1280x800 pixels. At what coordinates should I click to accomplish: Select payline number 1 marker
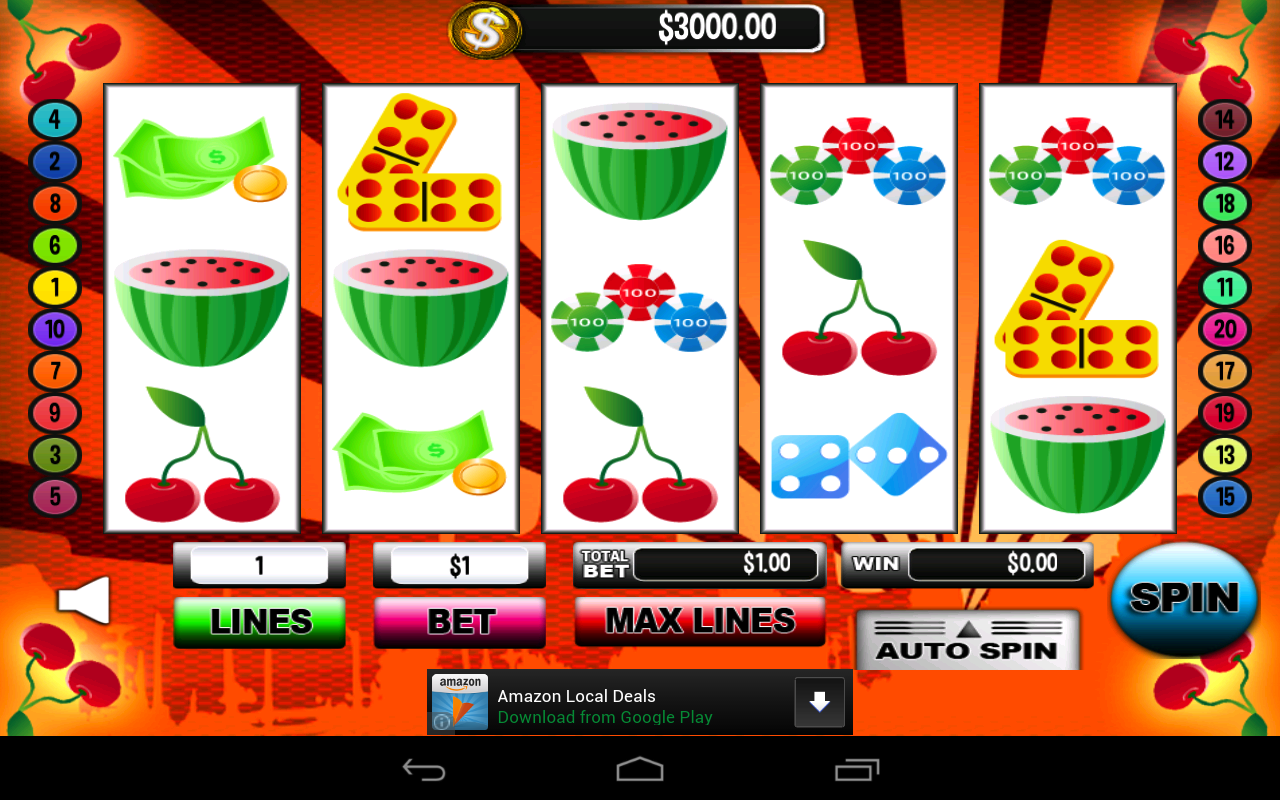(55, 288)
